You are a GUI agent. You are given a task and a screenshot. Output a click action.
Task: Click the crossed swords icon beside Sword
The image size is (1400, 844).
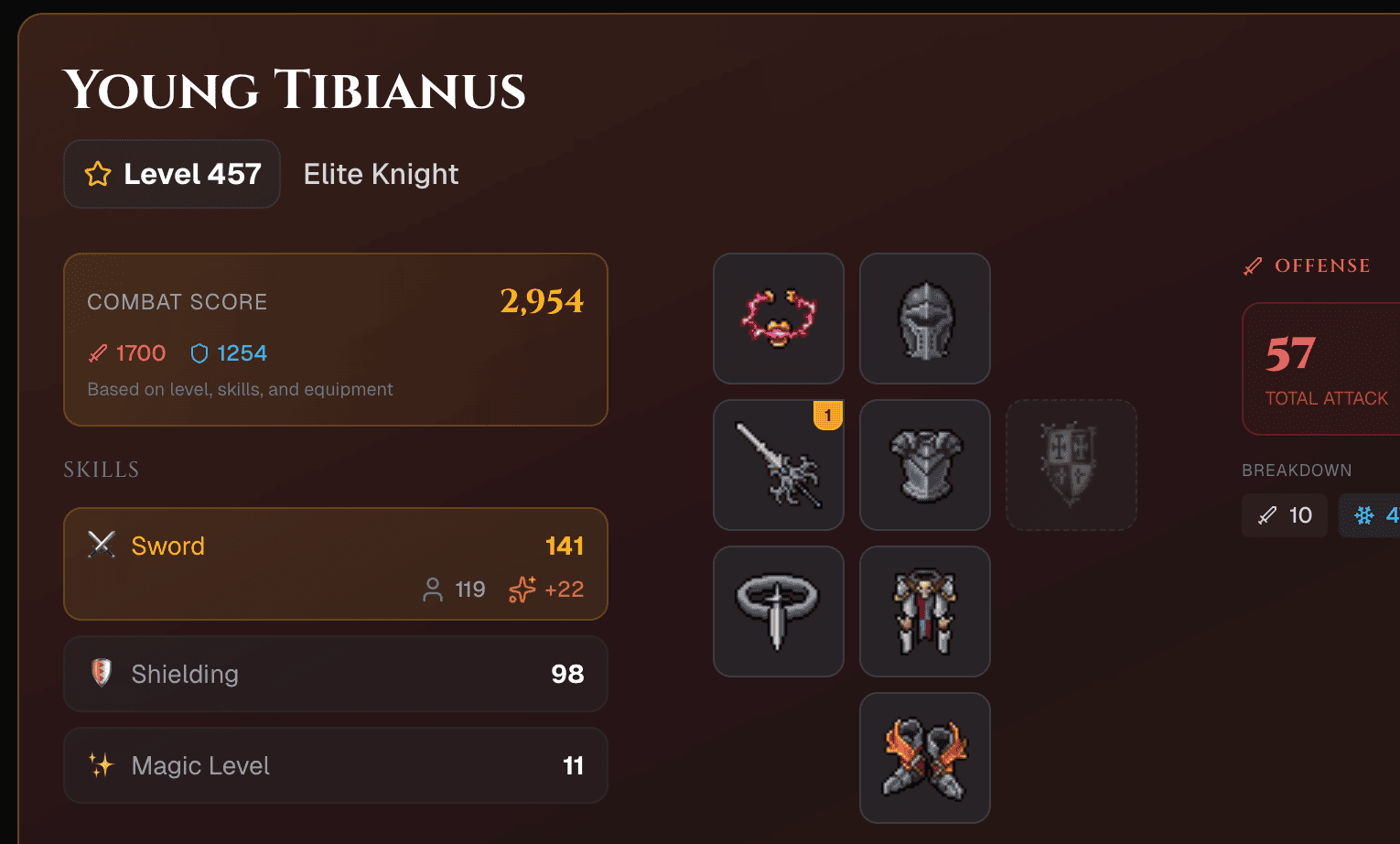[102, 545]
